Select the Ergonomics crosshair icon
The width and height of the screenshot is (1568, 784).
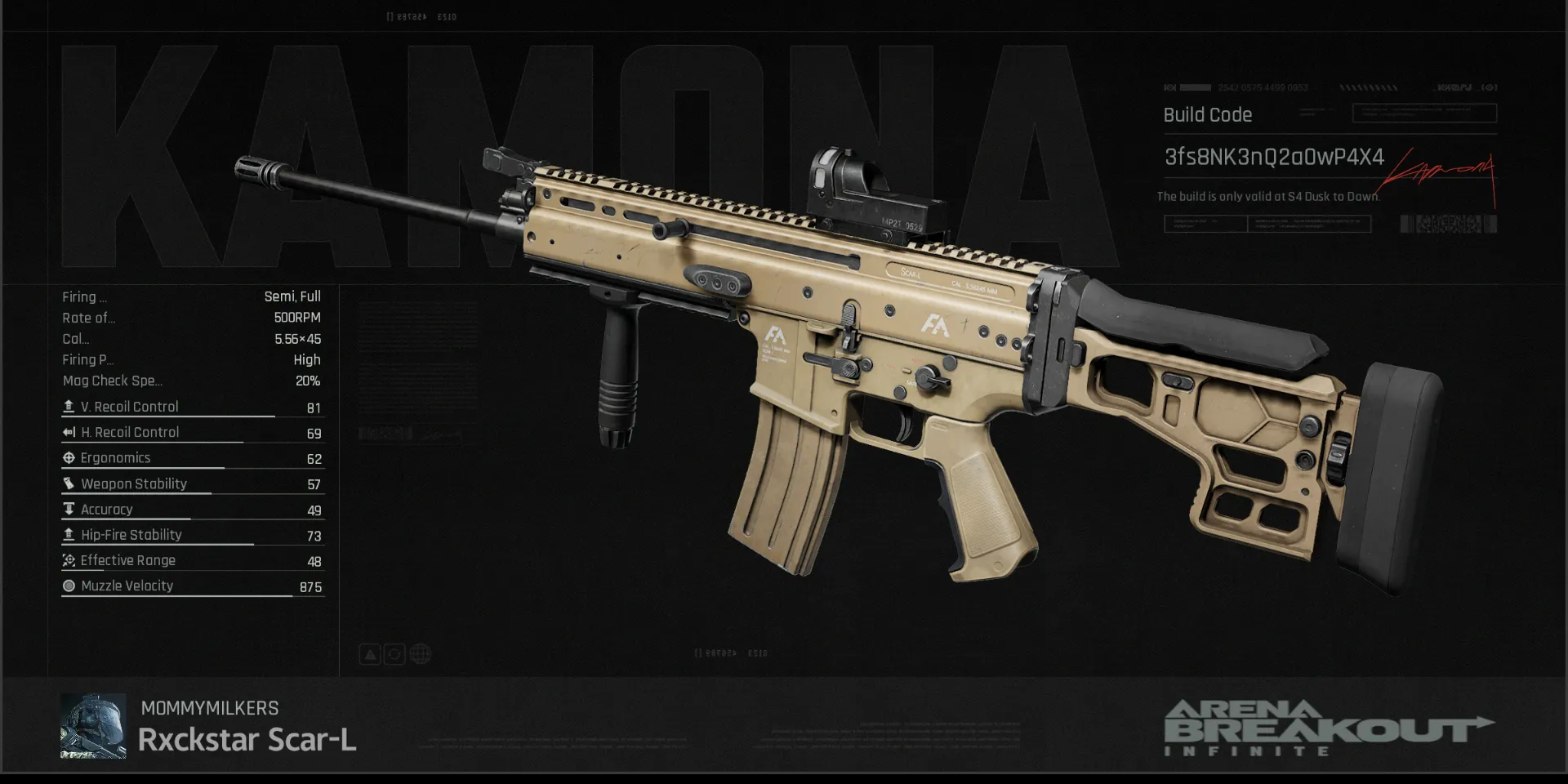(69, 457)
